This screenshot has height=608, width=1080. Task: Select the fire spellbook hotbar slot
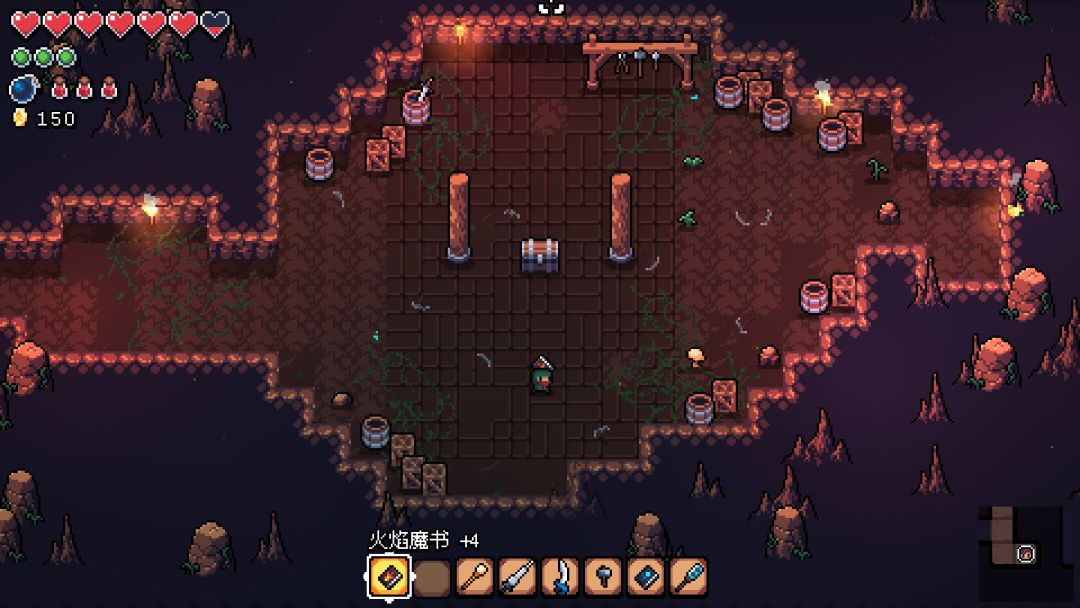pos(388,577)
